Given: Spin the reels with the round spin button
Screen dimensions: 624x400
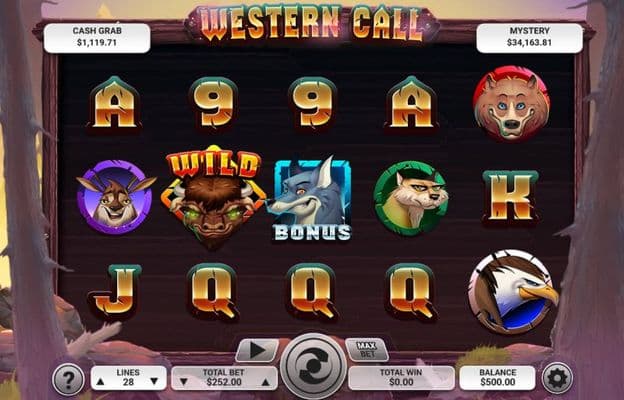Looking at the screenshot, I should (x=313, y=367).
